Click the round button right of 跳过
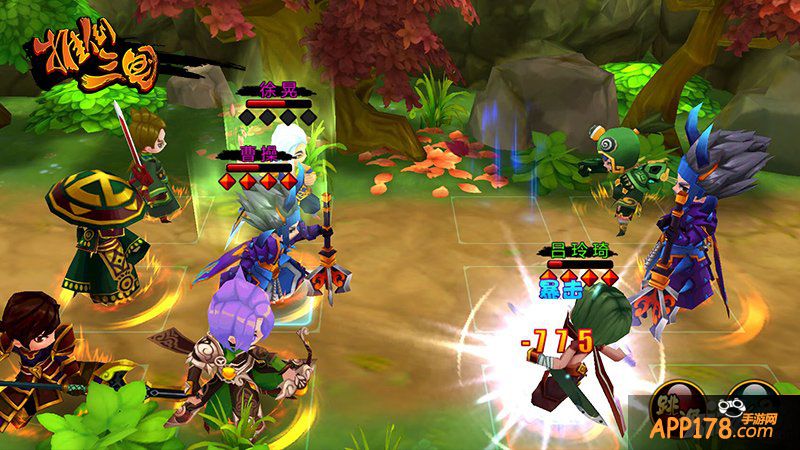Screen dimensions: 800x450 pyautogui.click(x=753, y=404)
